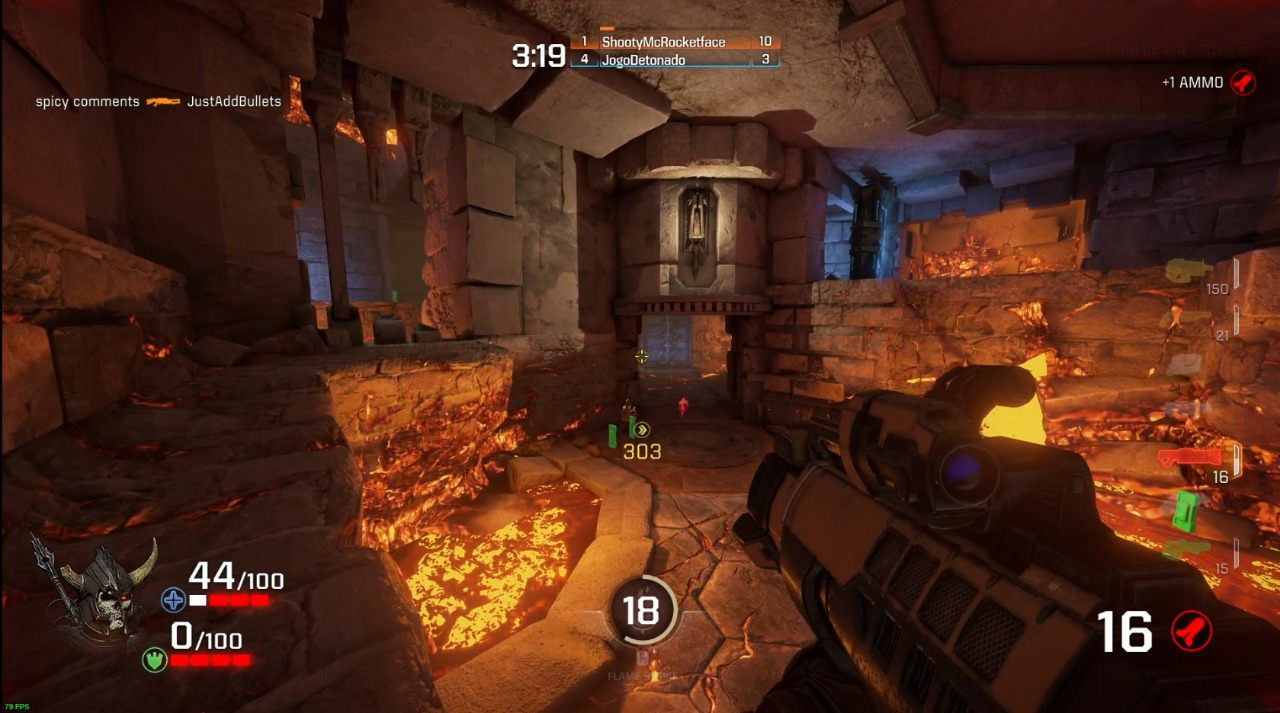The image size is (1280, 713).
Task: Switch to the shotgun weapon icon with 21 ammo
Action: point(1187,318)
